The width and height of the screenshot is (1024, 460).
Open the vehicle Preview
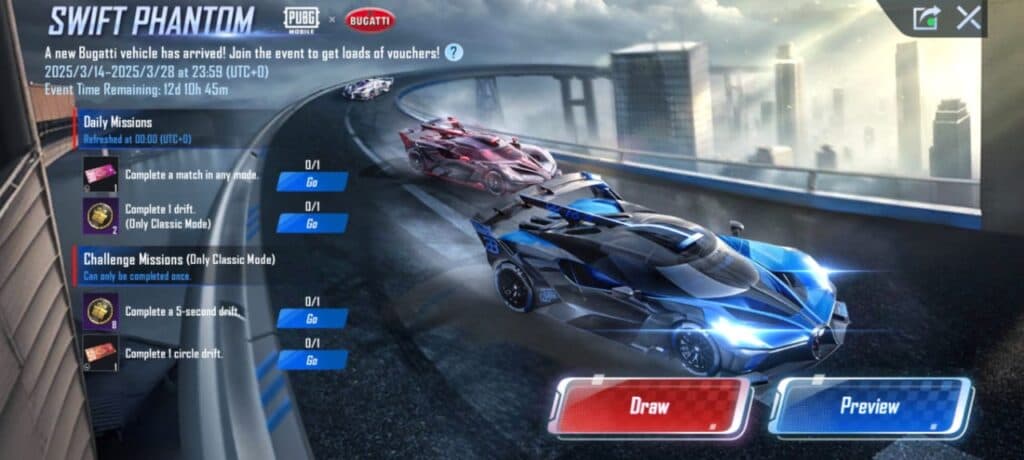[869, 407]
